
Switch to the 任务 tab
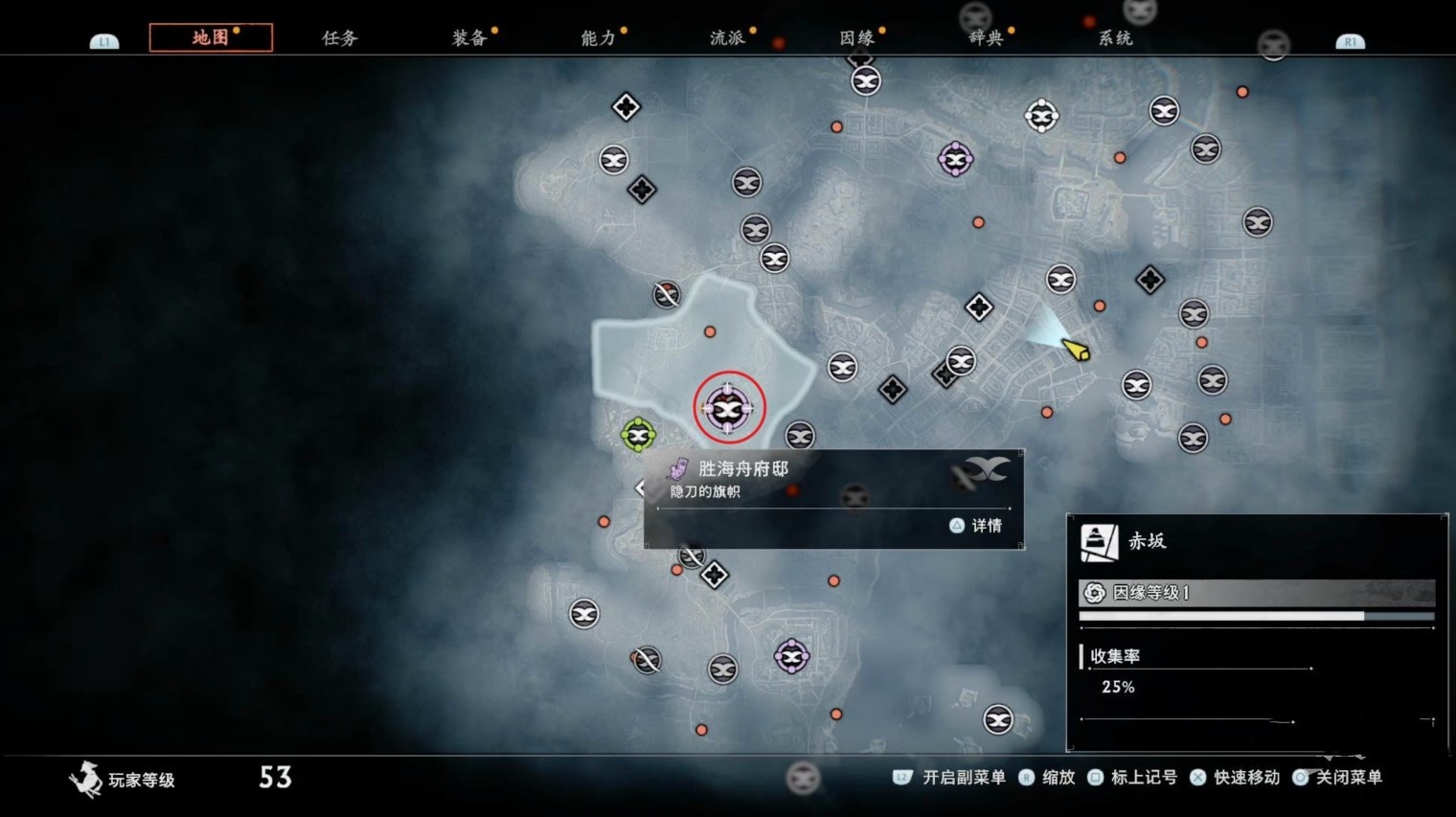[x=339, y=38]
